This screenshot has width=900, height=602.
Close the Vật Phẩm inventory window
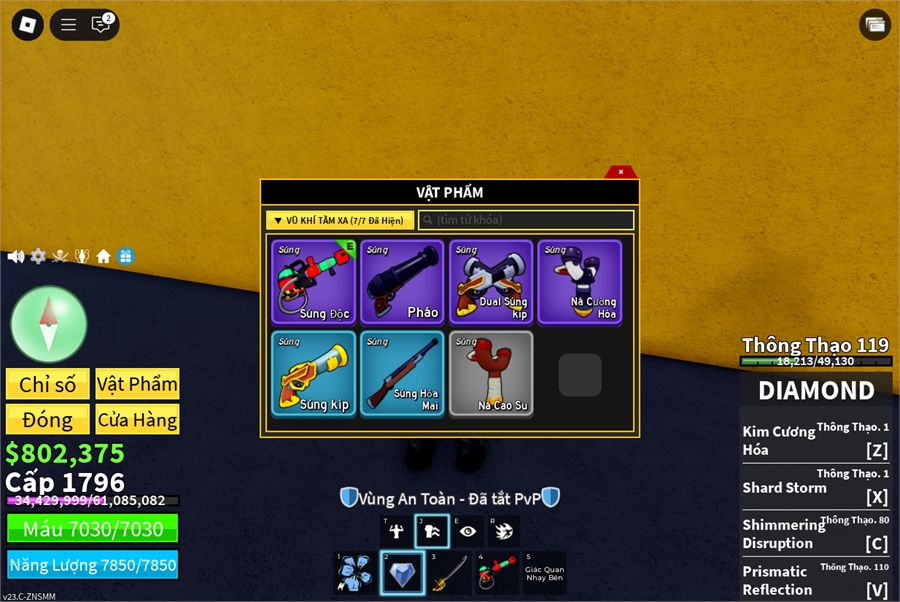click(621, 172)
